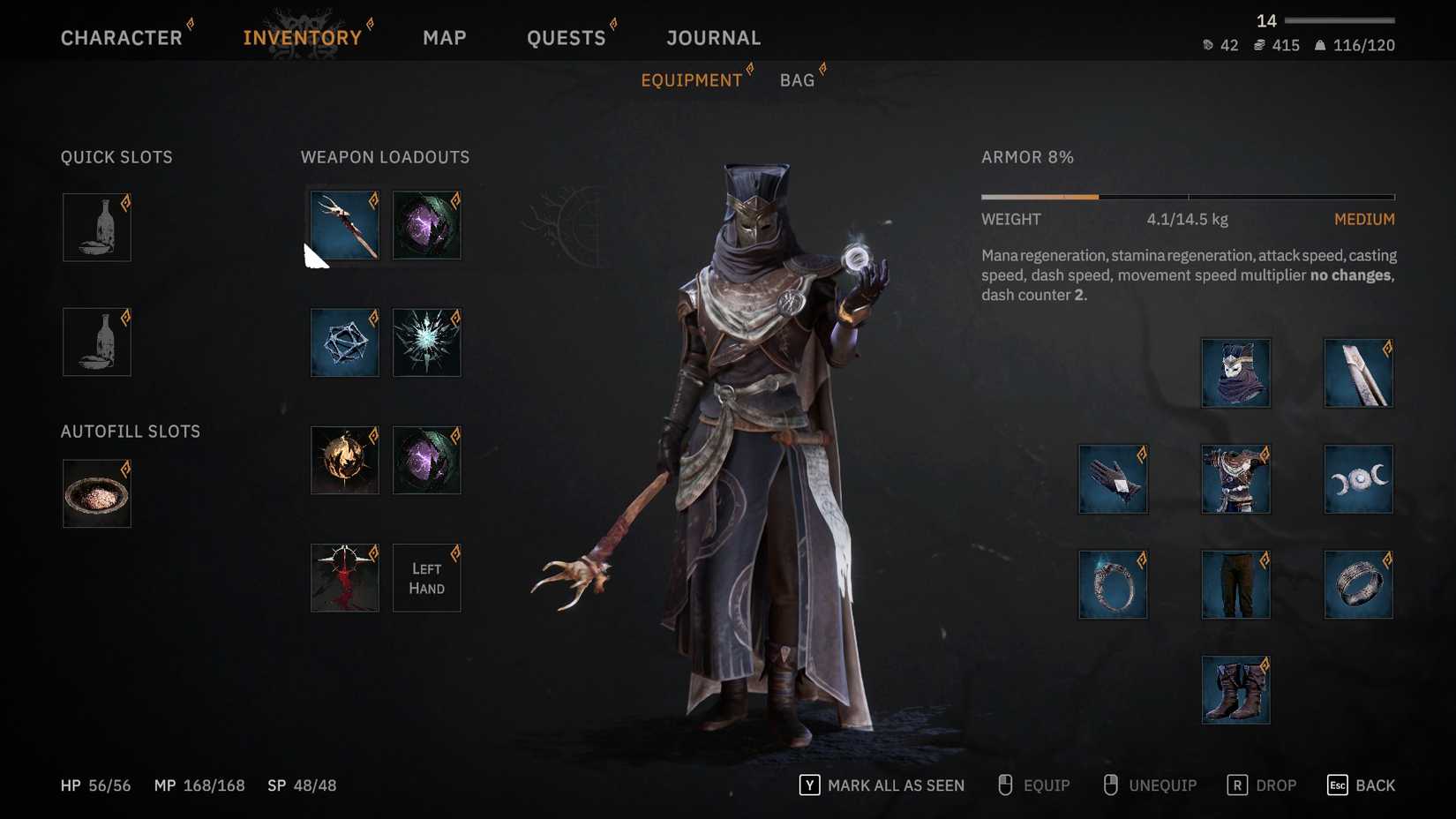Open the BAG tab
Image resolution: width=1456 pixels, height=819 pixels.
(x=797, y=79)
